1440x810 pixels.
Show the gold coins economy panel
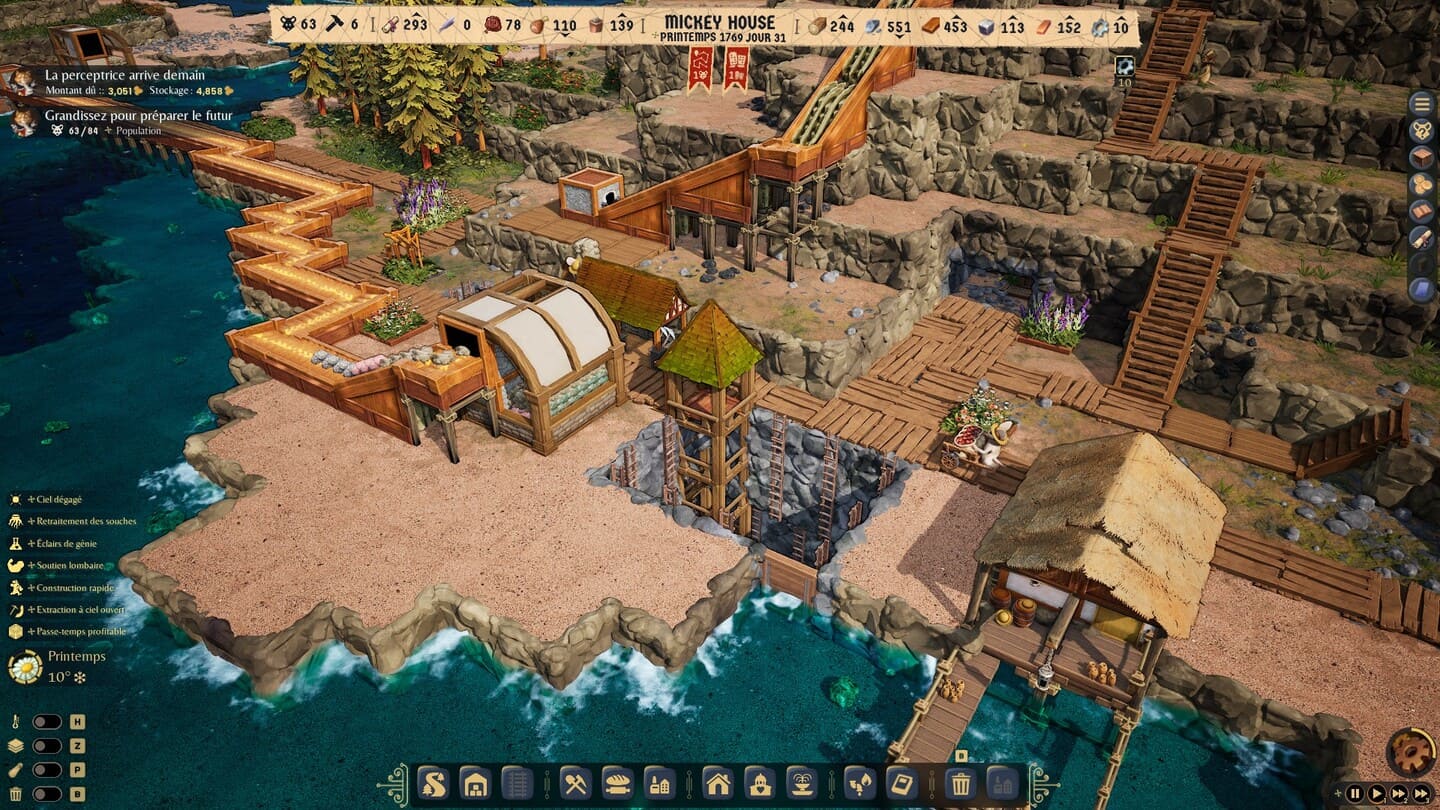point(1421,184)
